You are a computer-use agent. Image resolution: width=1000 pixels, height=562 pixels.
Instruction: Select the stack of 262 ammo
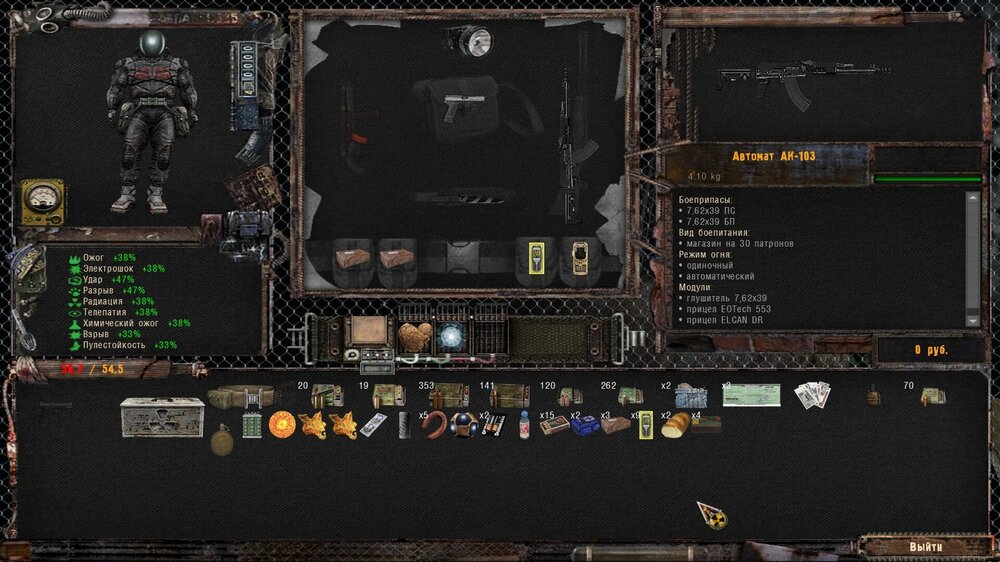click(630, 396)
